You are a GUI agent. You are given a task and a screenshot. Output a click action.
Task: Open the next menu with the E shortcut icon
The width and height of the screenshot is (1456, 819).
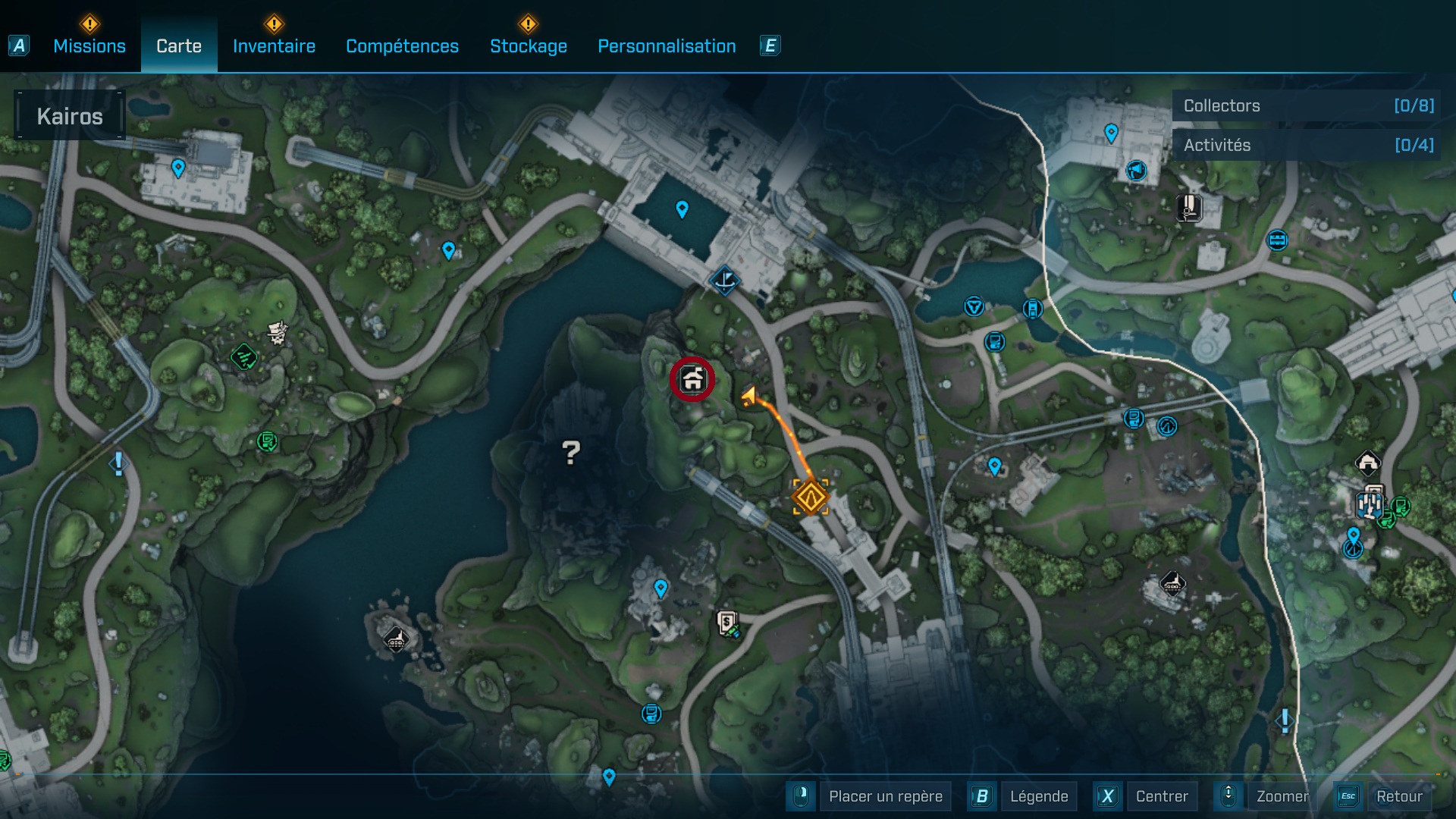pos(770,45)
